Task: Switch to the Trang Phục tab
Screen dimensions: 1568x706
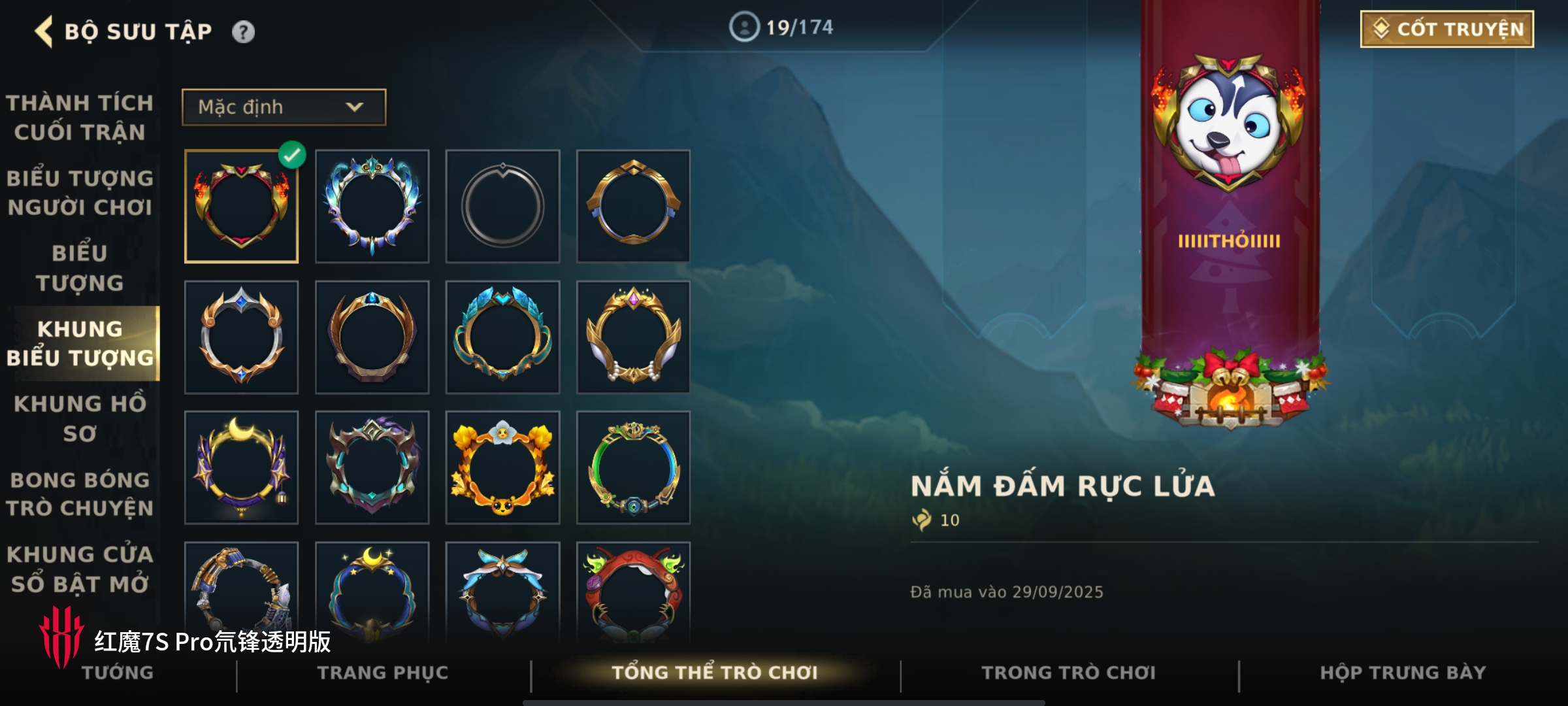Action: click(x=383, y=673)
